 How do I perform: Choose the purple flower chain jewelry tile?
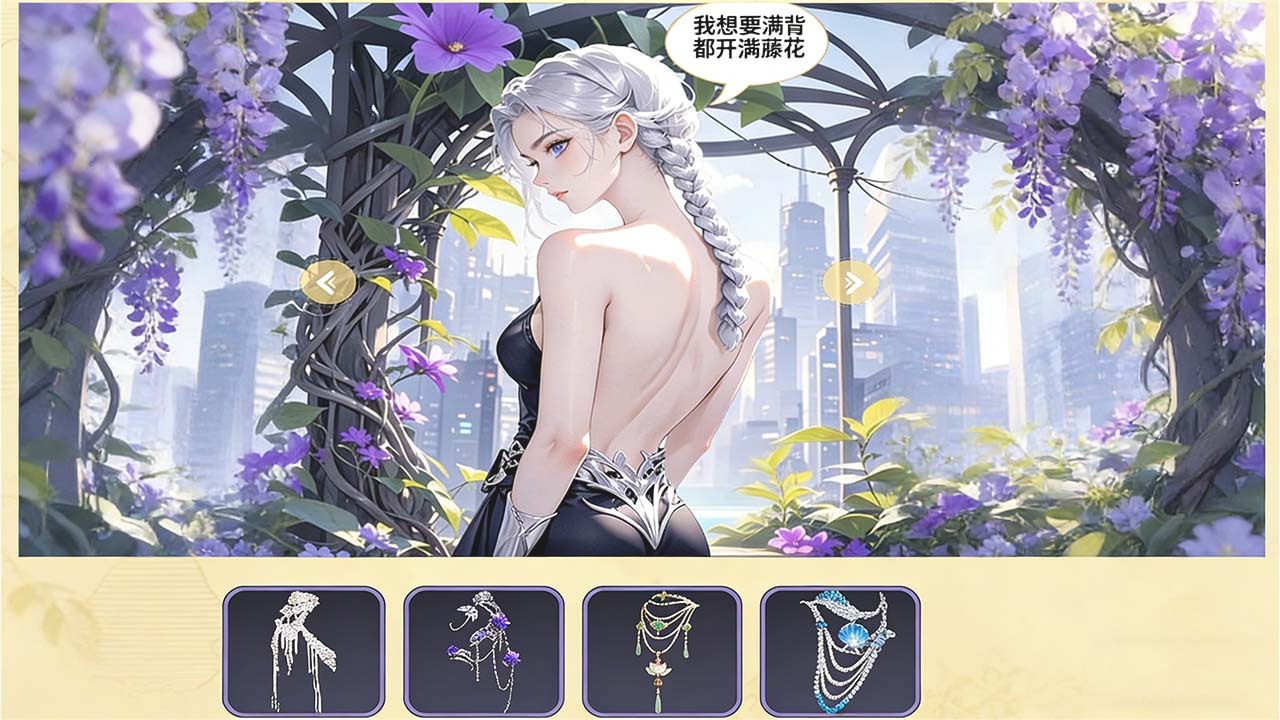[483, 651]
